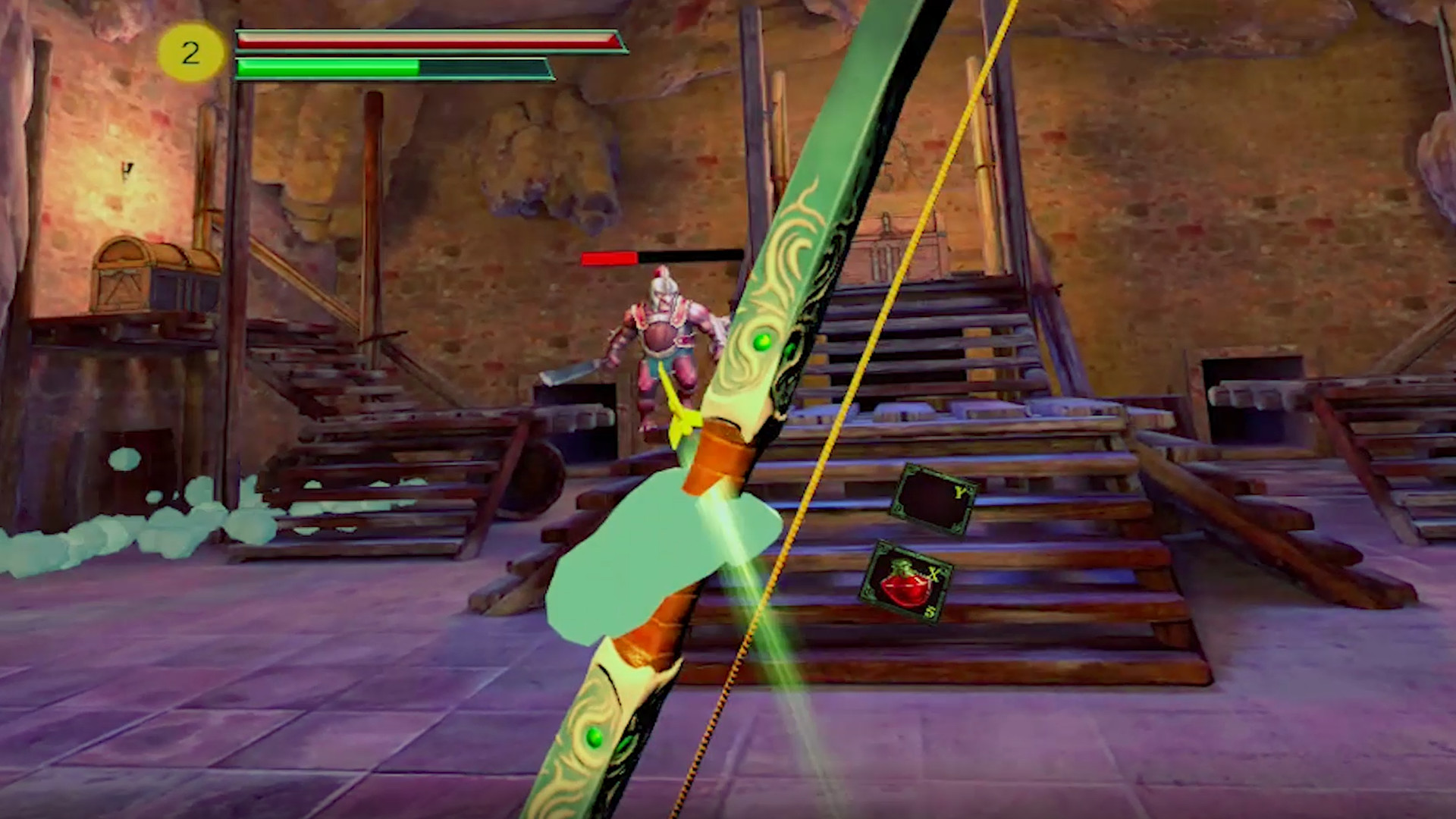Click the red health bar at top left
This screenshot has height=819, width=1456.
point(425,39)
